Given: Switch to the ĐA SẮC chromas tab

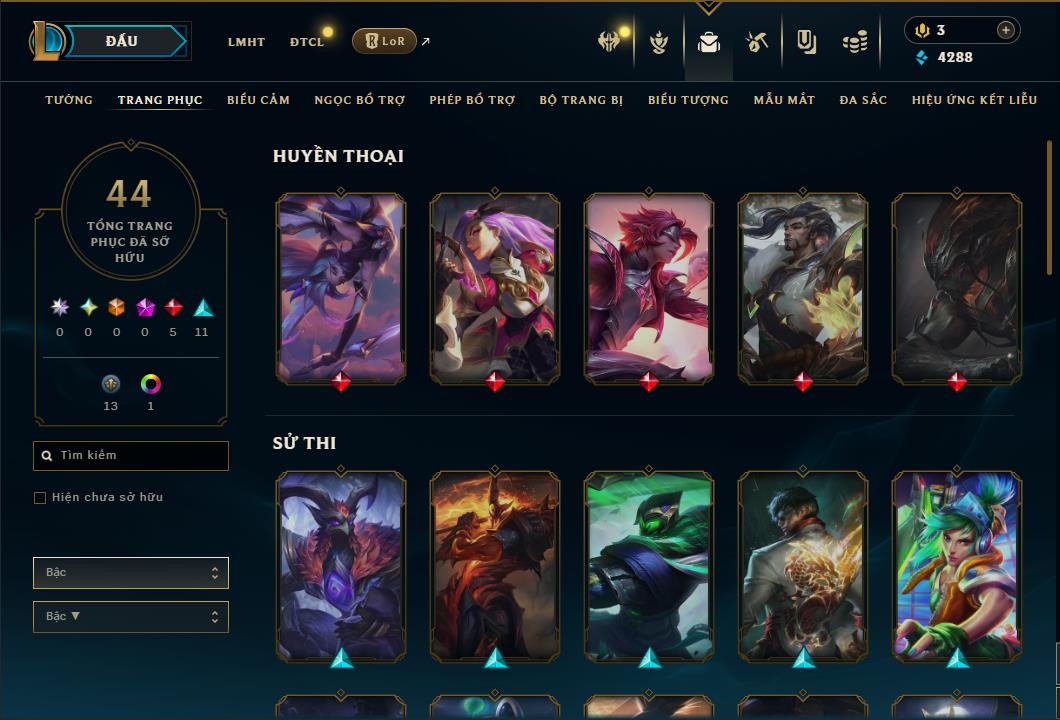Looking at the screenshot, I should pyautogui.click(x=863, y=100).
